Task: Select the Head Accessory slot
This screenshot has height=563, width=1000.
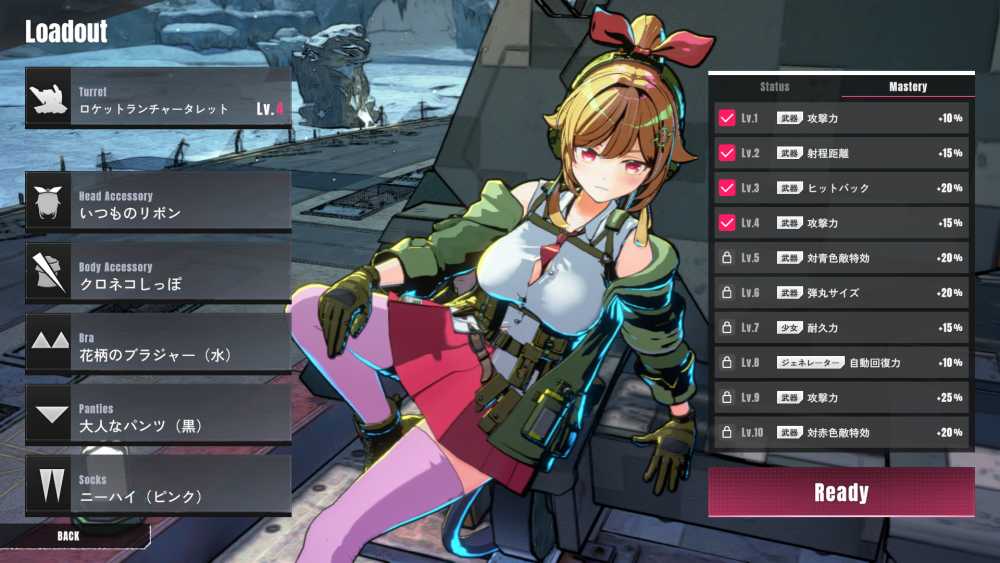Action: (158, 203)
